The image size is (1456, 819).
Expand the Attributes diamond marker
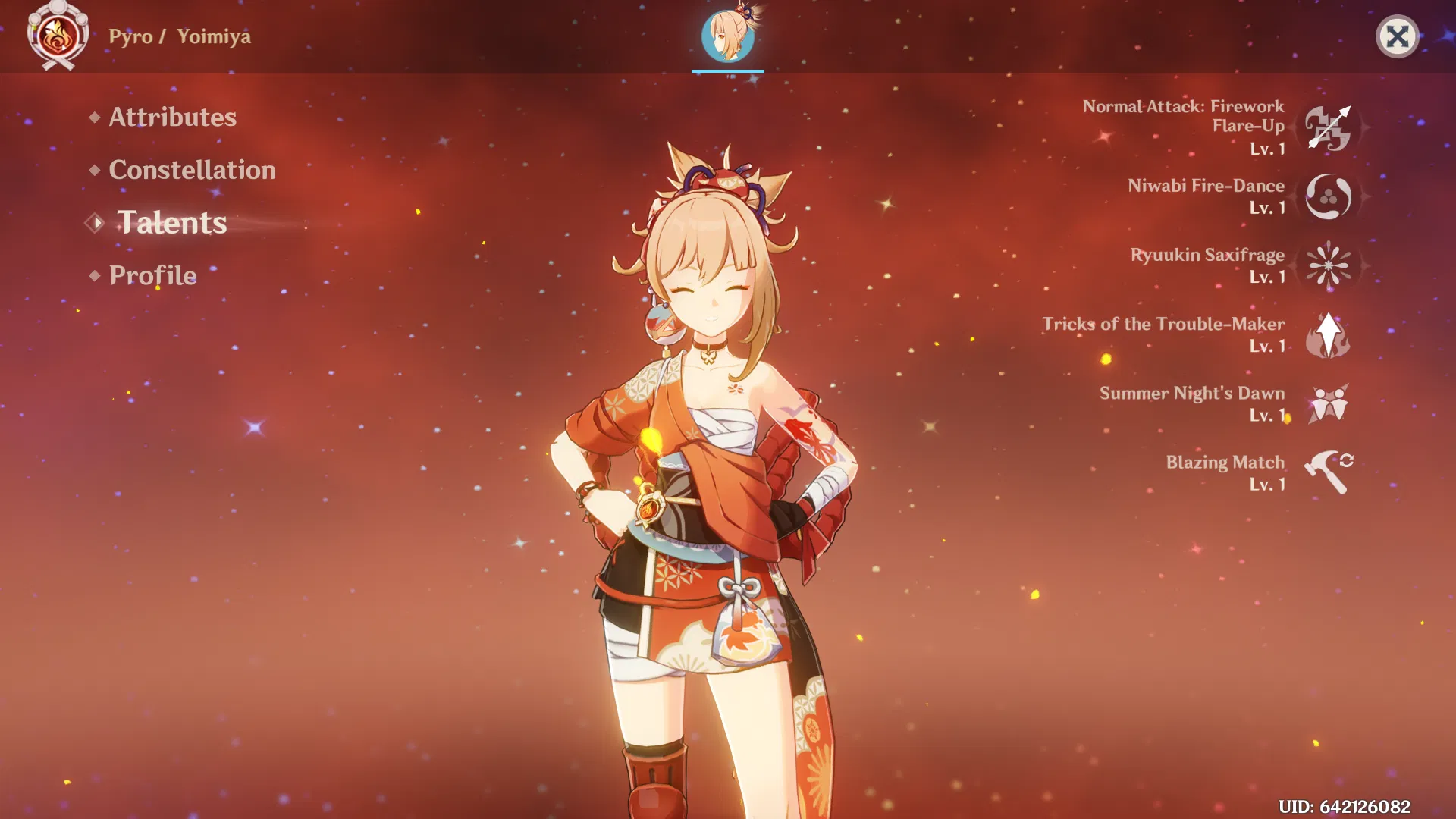click(x=94, y=118)
